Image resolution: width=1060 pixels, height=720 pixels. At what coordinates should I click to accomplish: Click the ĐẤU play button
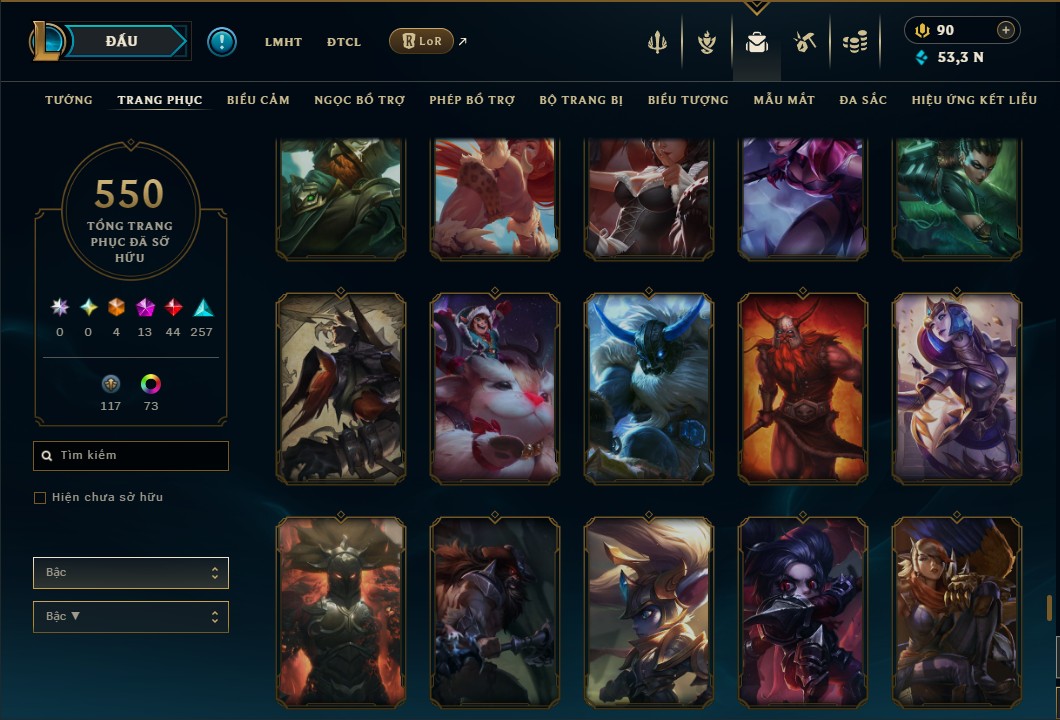[122, 41]
